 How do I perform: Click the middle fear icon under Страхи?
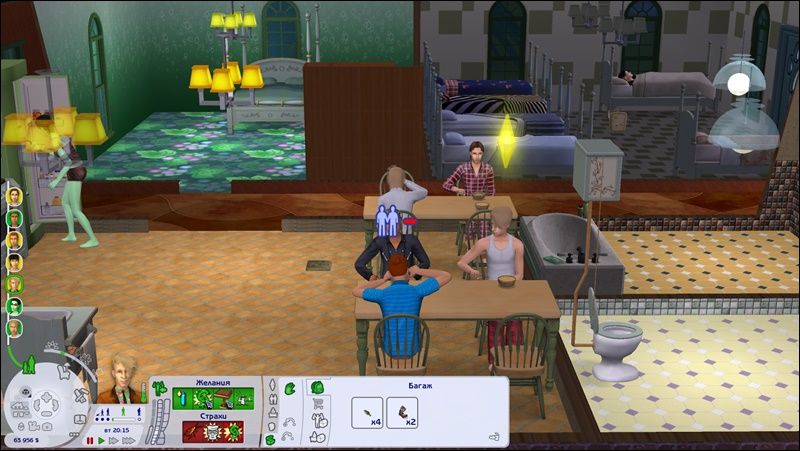click(x=211, y=431)
